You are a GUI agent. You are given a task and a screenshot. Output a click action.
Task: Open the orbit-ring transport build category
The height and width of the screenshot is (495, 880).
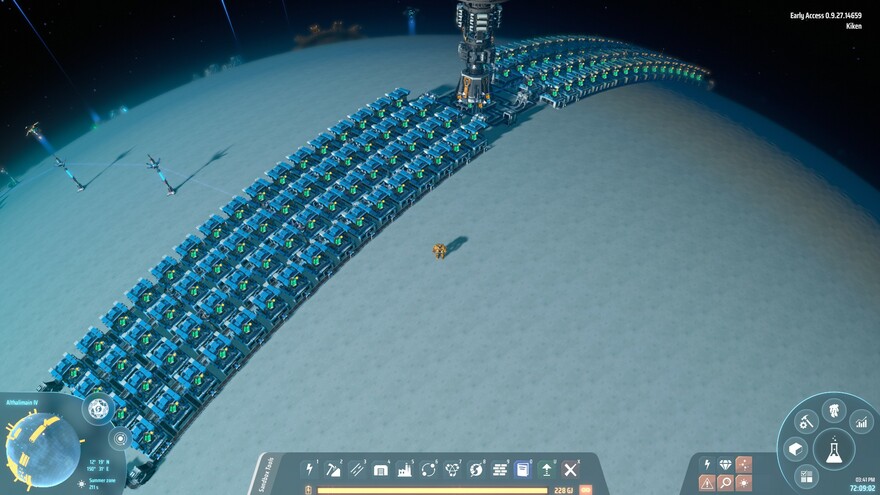click(429, 469)
